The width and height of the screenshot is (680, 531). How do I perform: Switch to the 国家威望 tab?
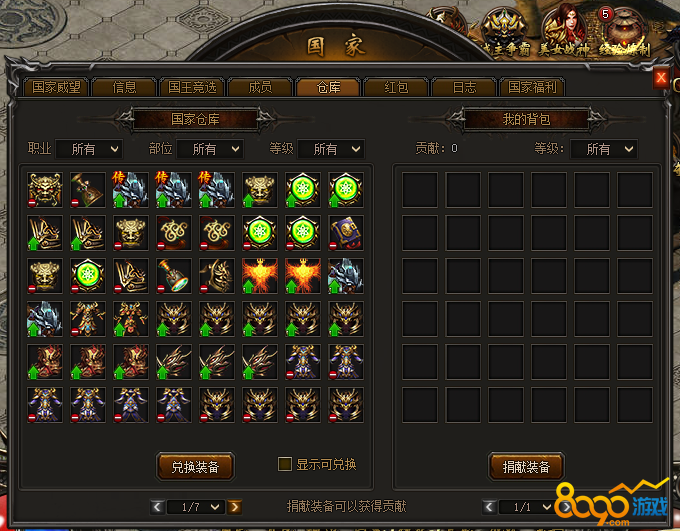(56, 87)
